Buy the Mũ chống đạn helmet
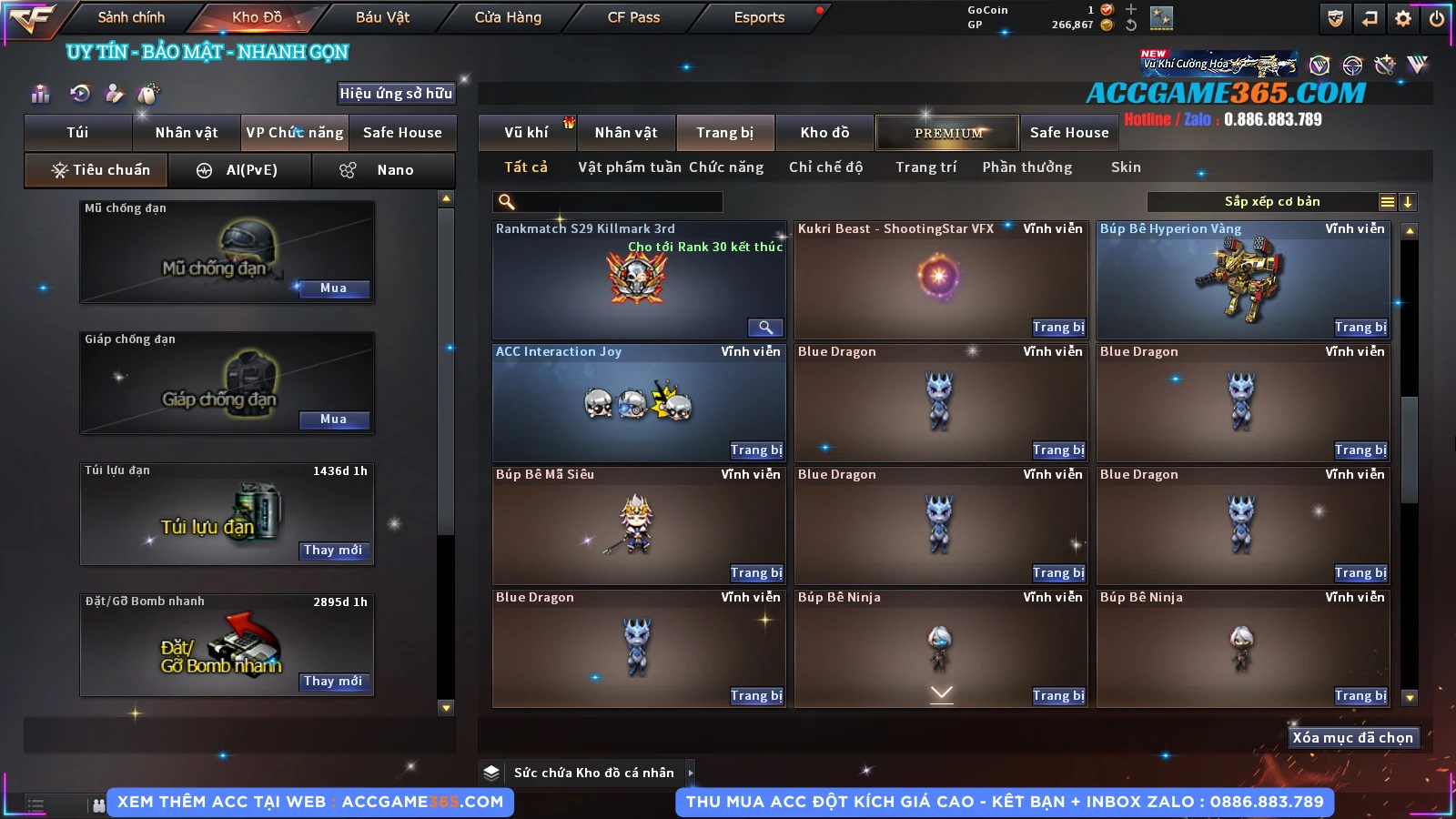Screen dimensions: 1456x819 [x=333, y=288]
